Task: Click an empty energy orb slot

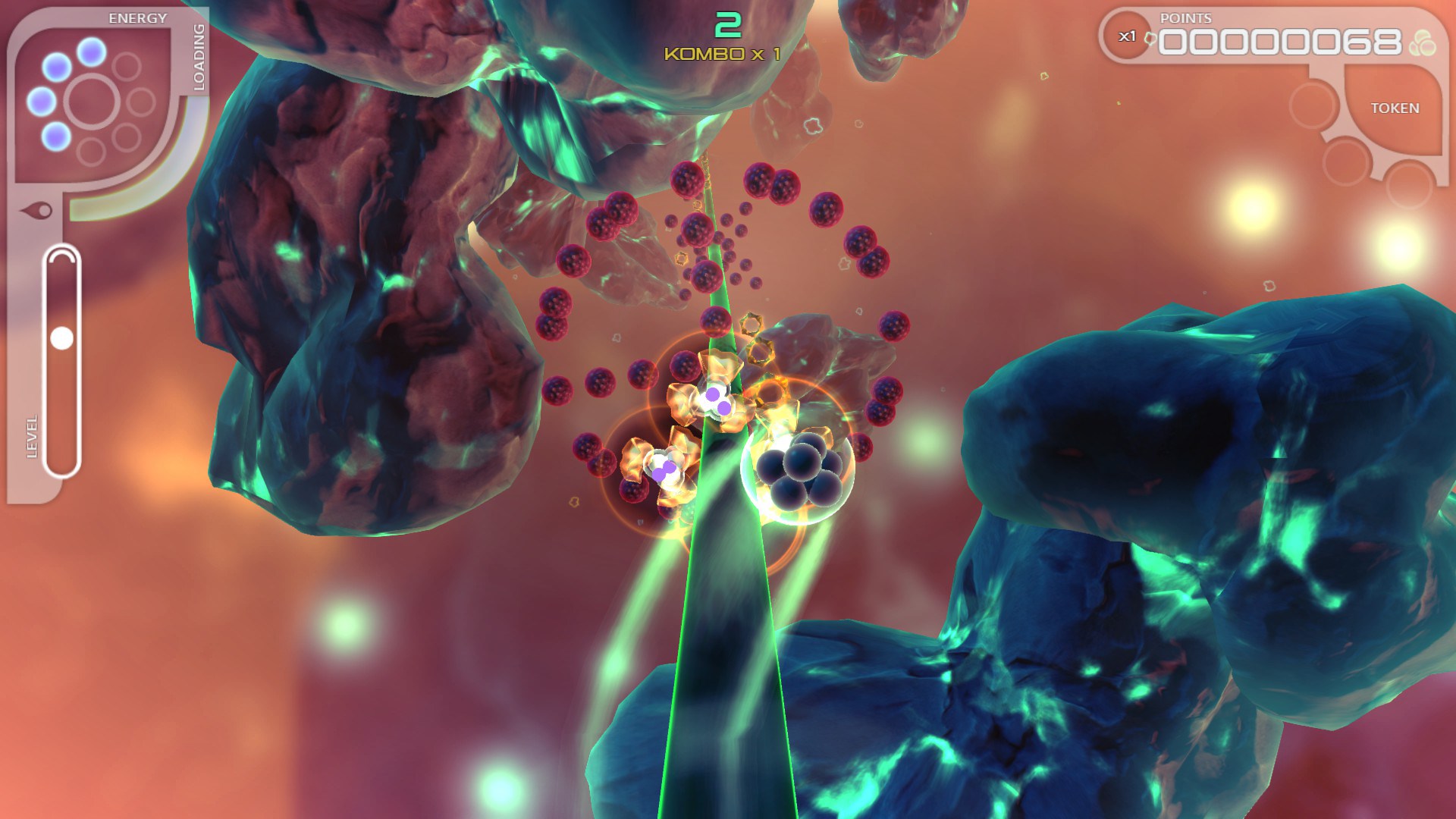Action: tap(127, 65)
